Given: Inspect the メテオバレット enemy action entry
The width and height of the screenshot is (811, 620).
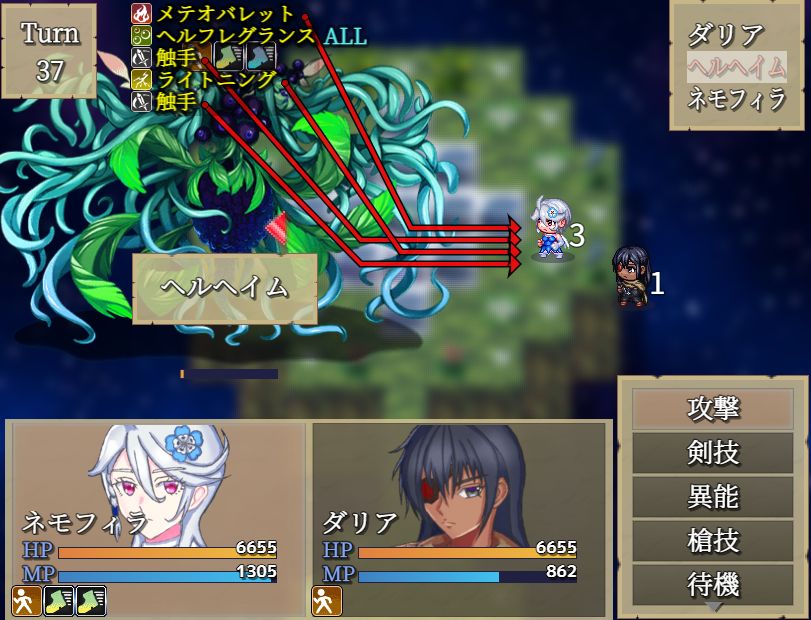Looking at the screenshot, I should tap(225, 14).
